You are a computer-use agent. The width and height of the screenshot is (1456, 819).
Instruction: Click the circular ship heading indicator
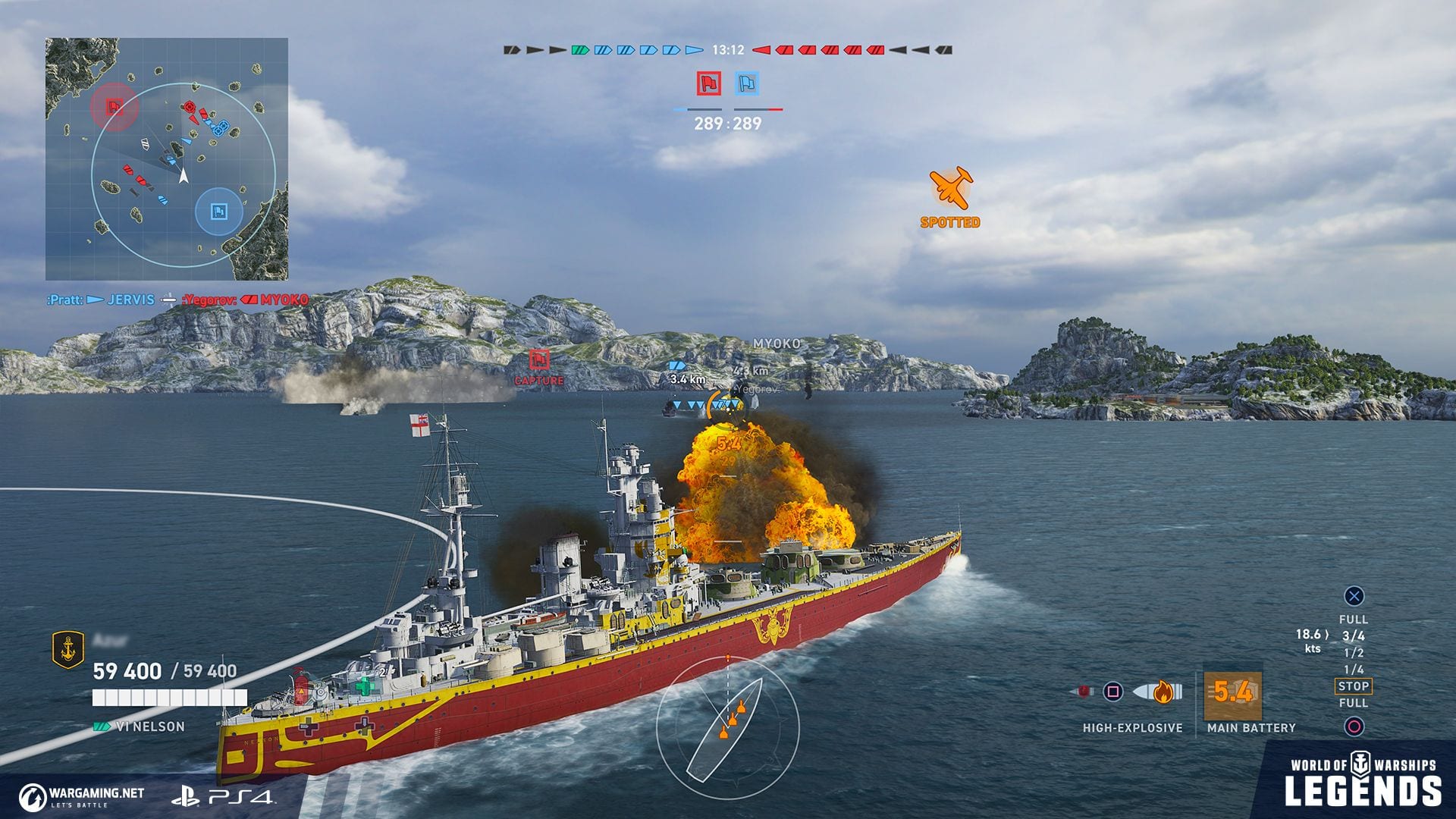pyautogui.click(x=726, y=728)
